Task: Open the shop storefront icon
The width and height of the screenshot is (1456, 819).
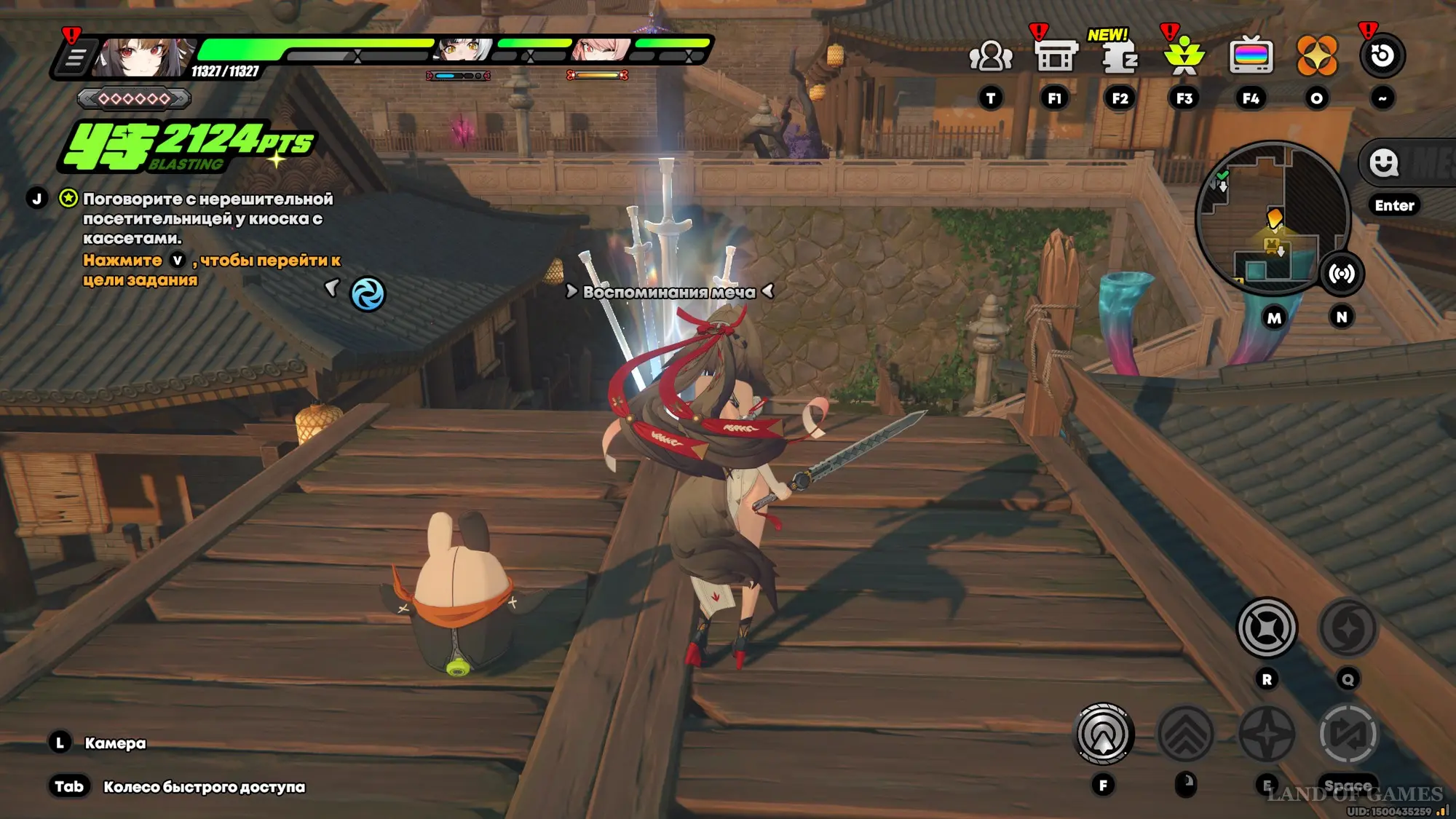Action: click(1055, 56)
